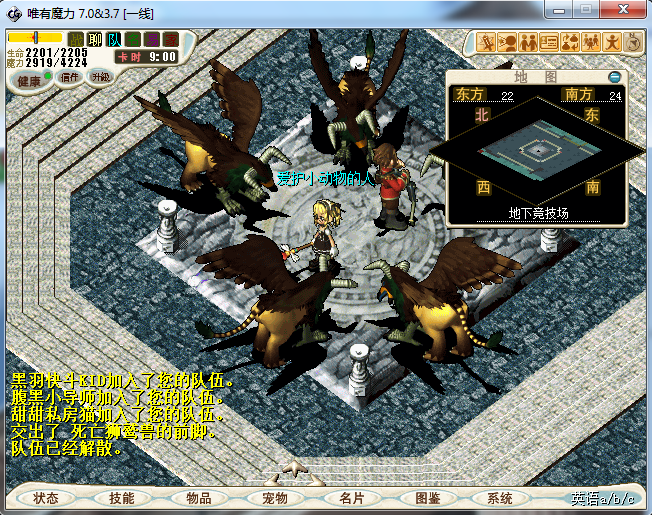Toggle the 战 battle switch
Screen dimensions: 652x515
(76, 39)
